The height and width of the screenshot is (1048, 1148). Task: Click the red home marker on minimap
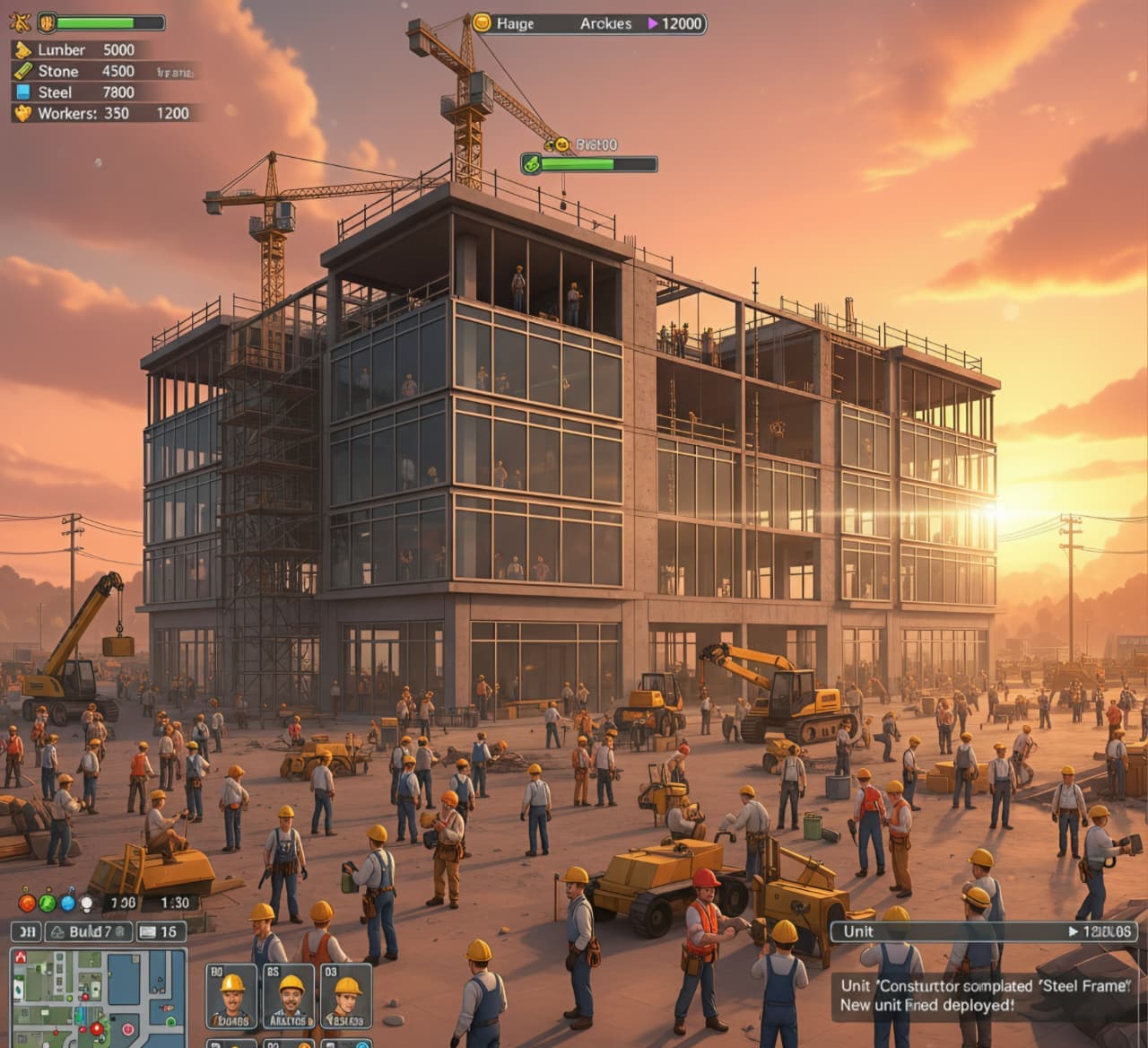20,958
